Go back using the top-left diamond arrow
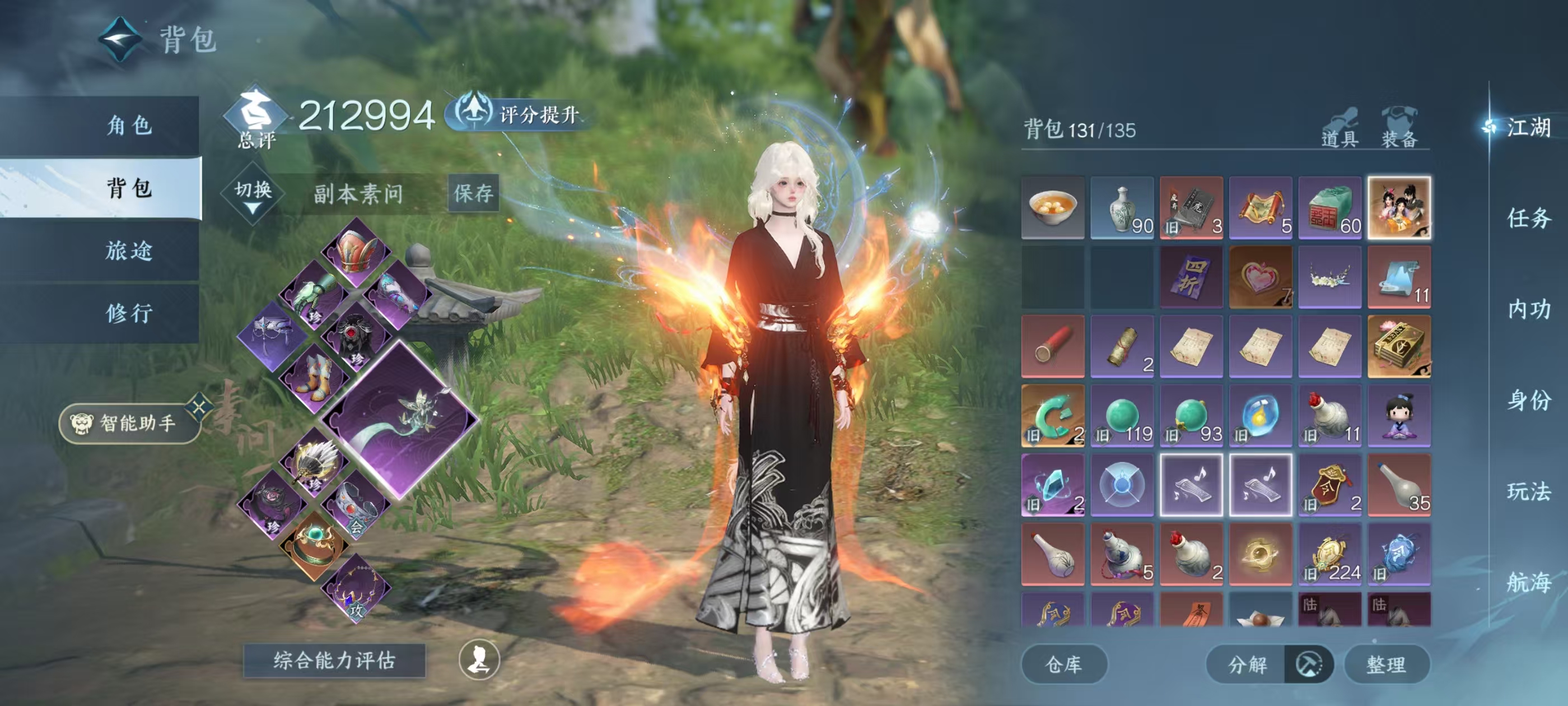Image resolution: width=1568 pixels, height=706 pixels. click(x=120, y=39)
